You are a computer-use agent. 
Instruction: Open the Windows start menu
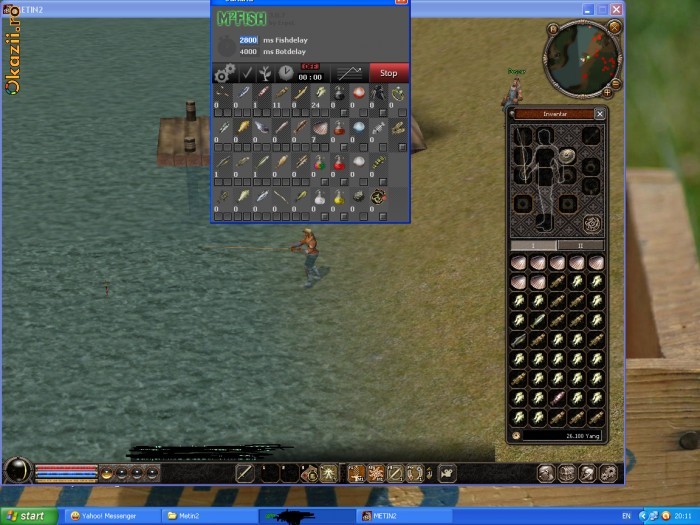pos(28,516)
